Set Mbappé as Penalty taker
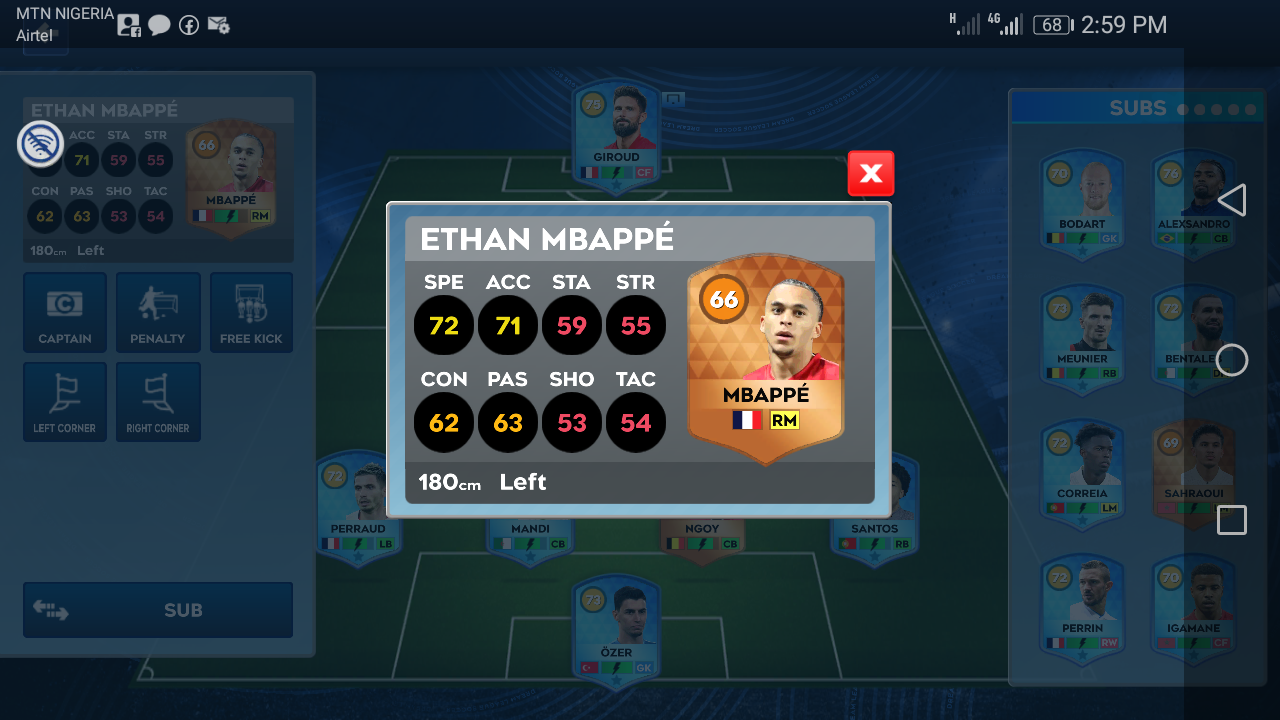Image resolution: width=1280 pixels, height=720 pixels. pyautogui.click(x=158, y=313)
